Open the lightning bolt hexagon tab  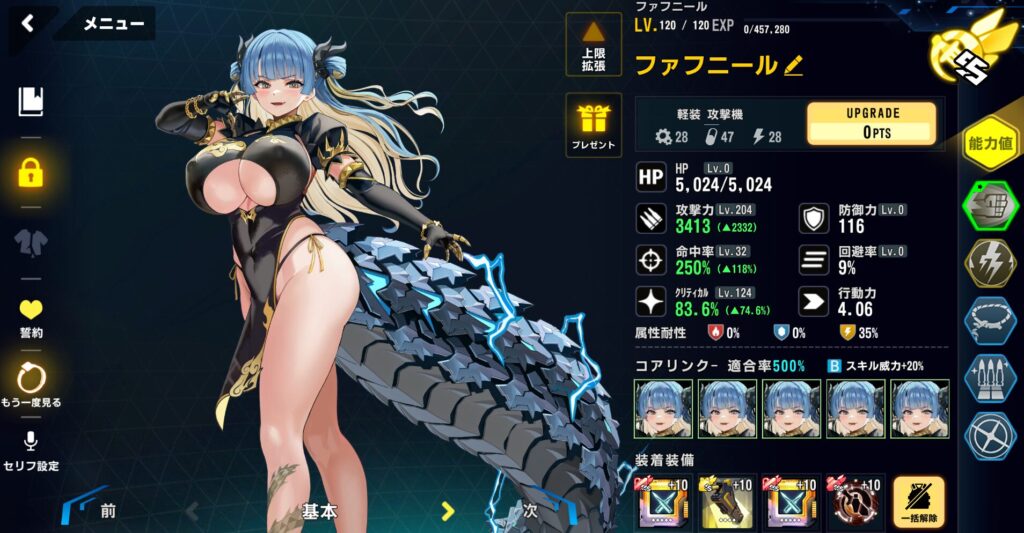point(990,263)
